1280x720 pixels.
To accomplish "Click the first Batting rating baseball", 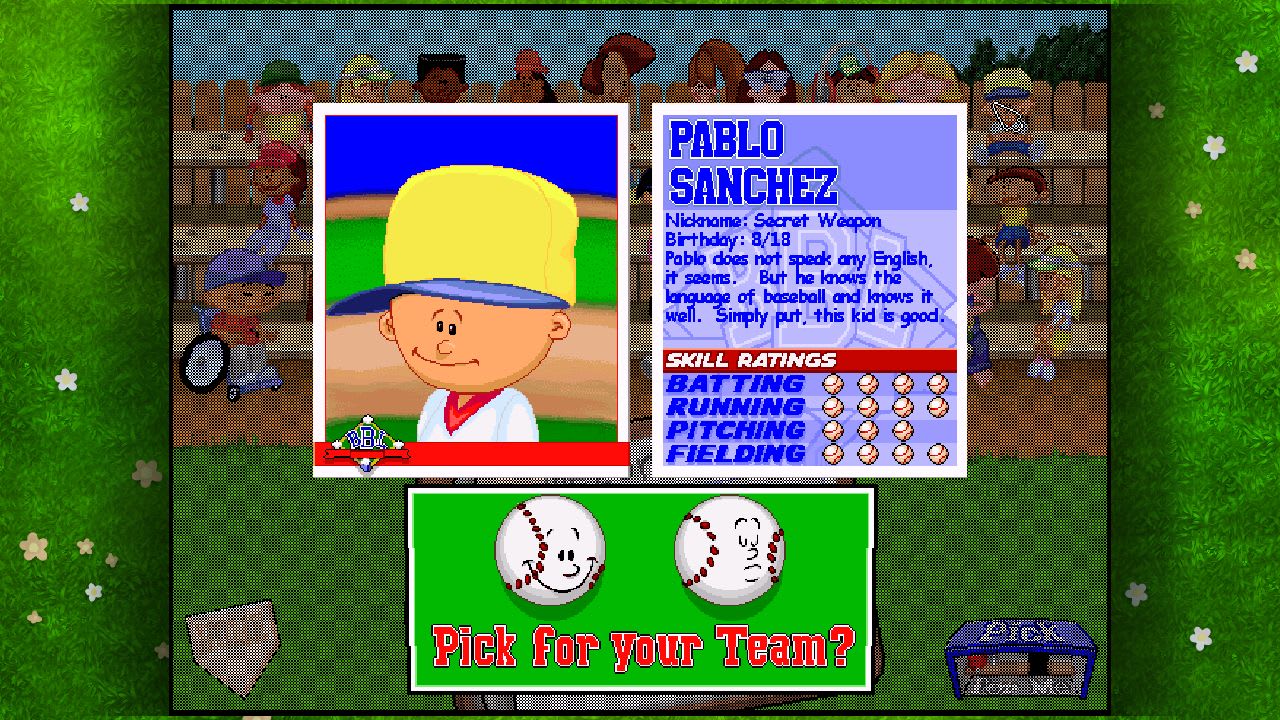I will point(832,383).
